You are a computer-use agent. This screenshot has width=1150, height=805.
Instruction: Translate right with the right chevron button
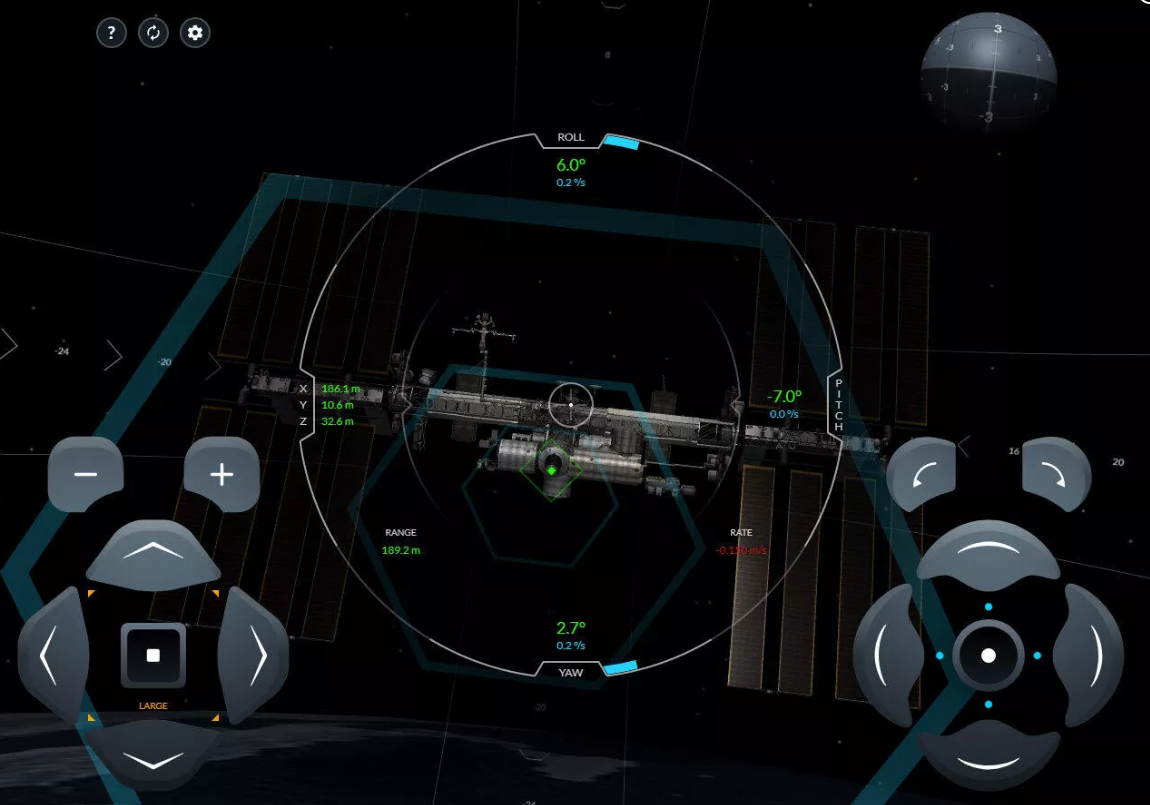[x=254, y=656]
